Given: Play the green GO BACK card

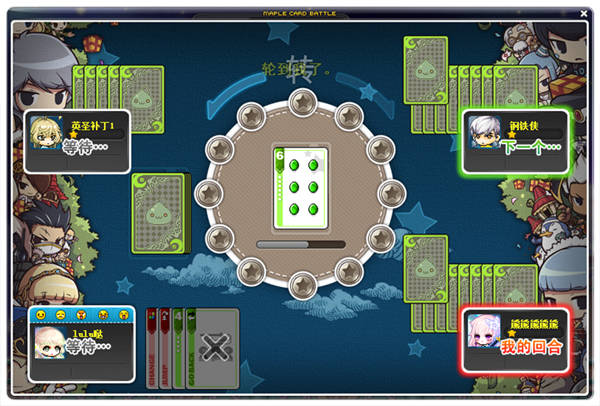Looking at the screenshot, I should tap(192, 346).
